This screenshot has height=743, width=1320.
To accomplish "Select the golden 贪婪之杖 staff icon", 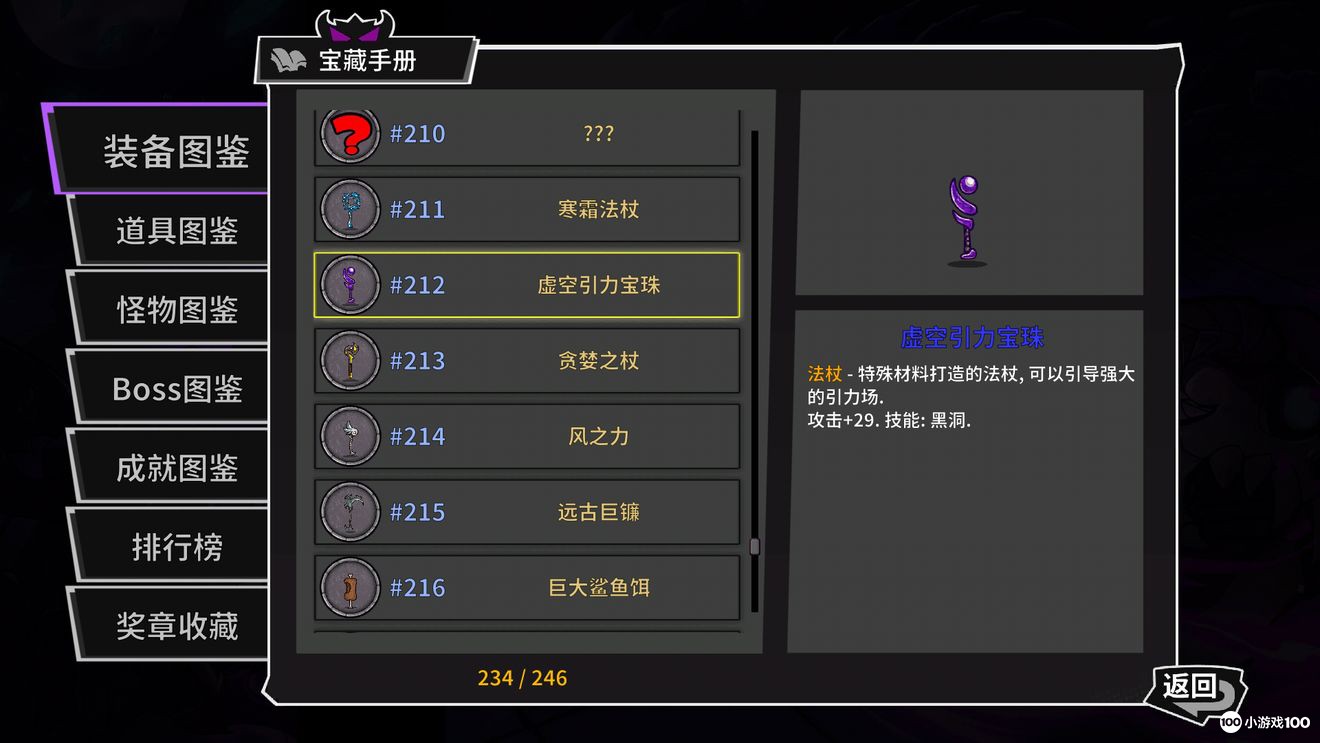I will (x=349, y=360).
